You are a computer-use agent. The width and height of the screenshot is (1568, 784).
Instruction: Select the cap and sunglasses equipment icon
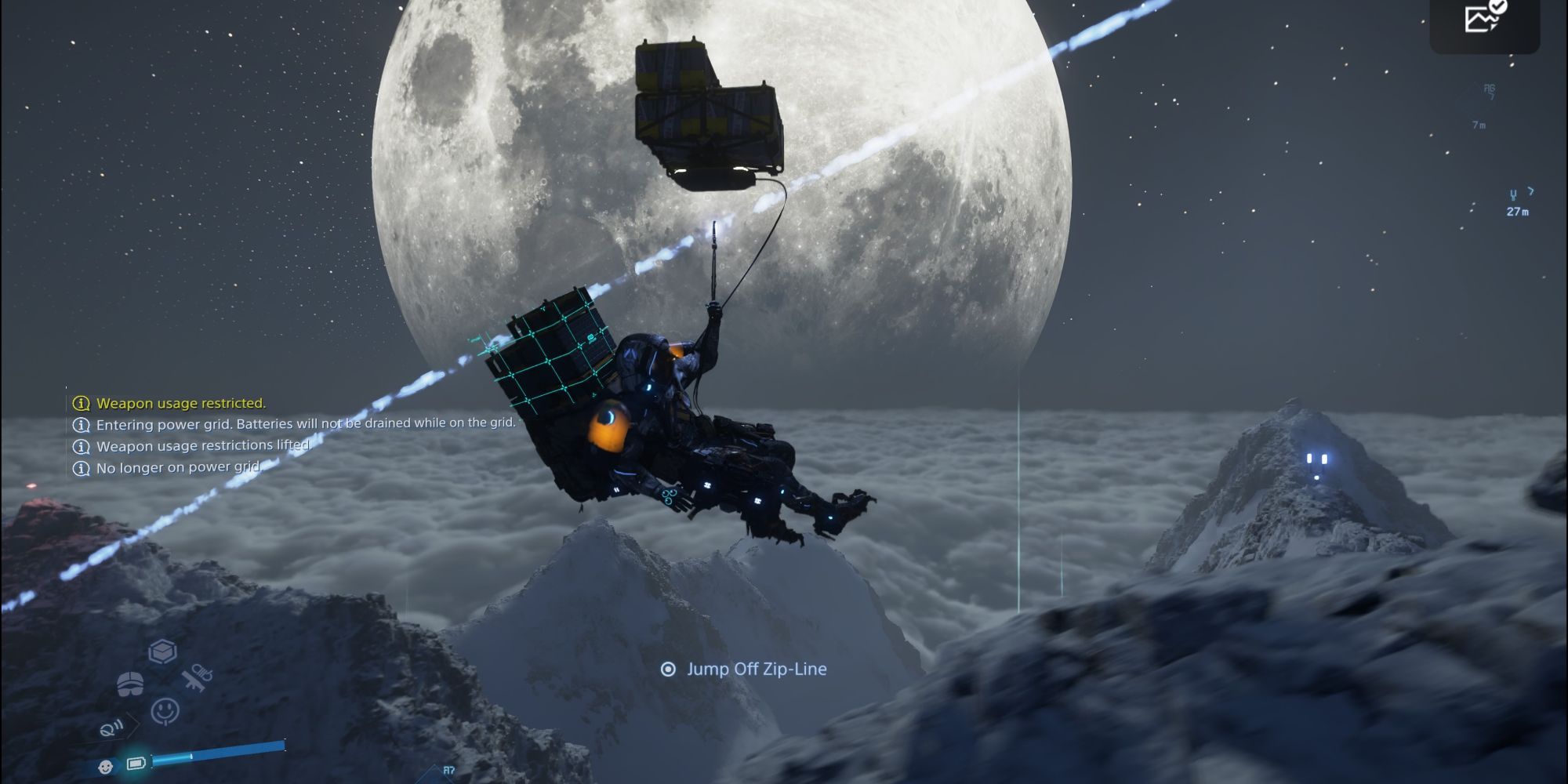coord(130,684)
